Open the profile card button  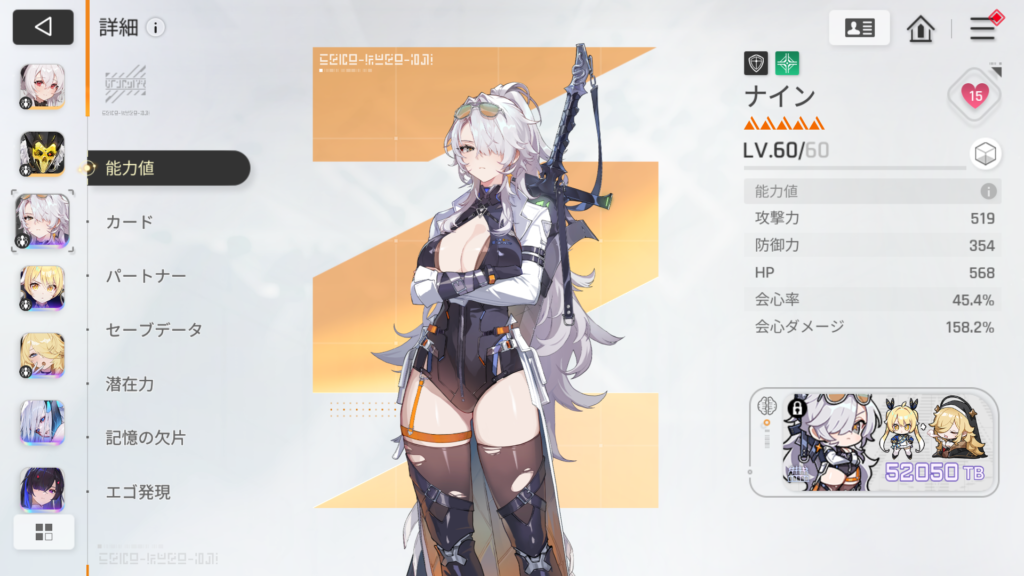click(x=859, y=28)
